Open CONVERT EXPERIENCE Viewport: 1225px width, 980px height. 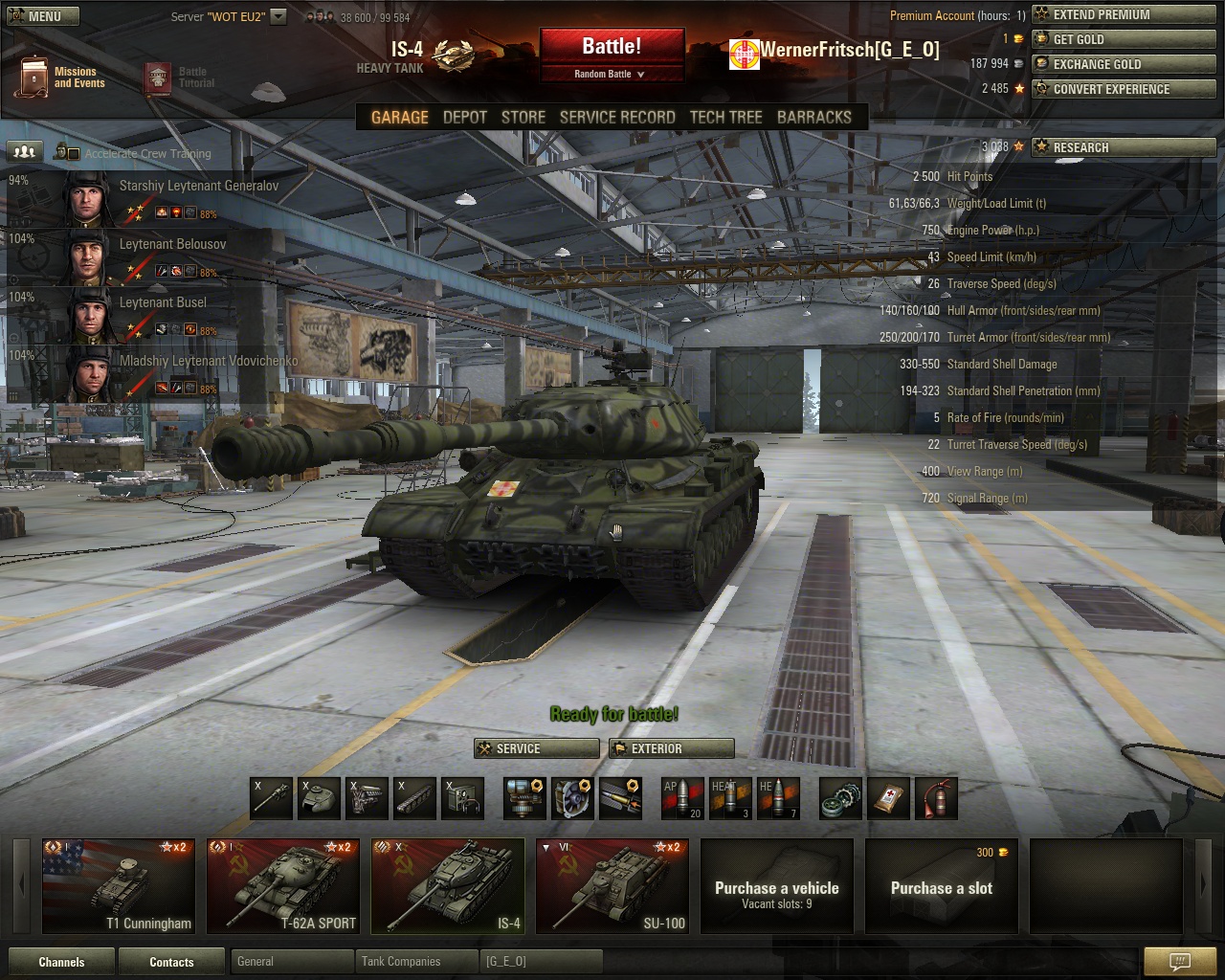pyautogui.click(x=1123, y=89)
